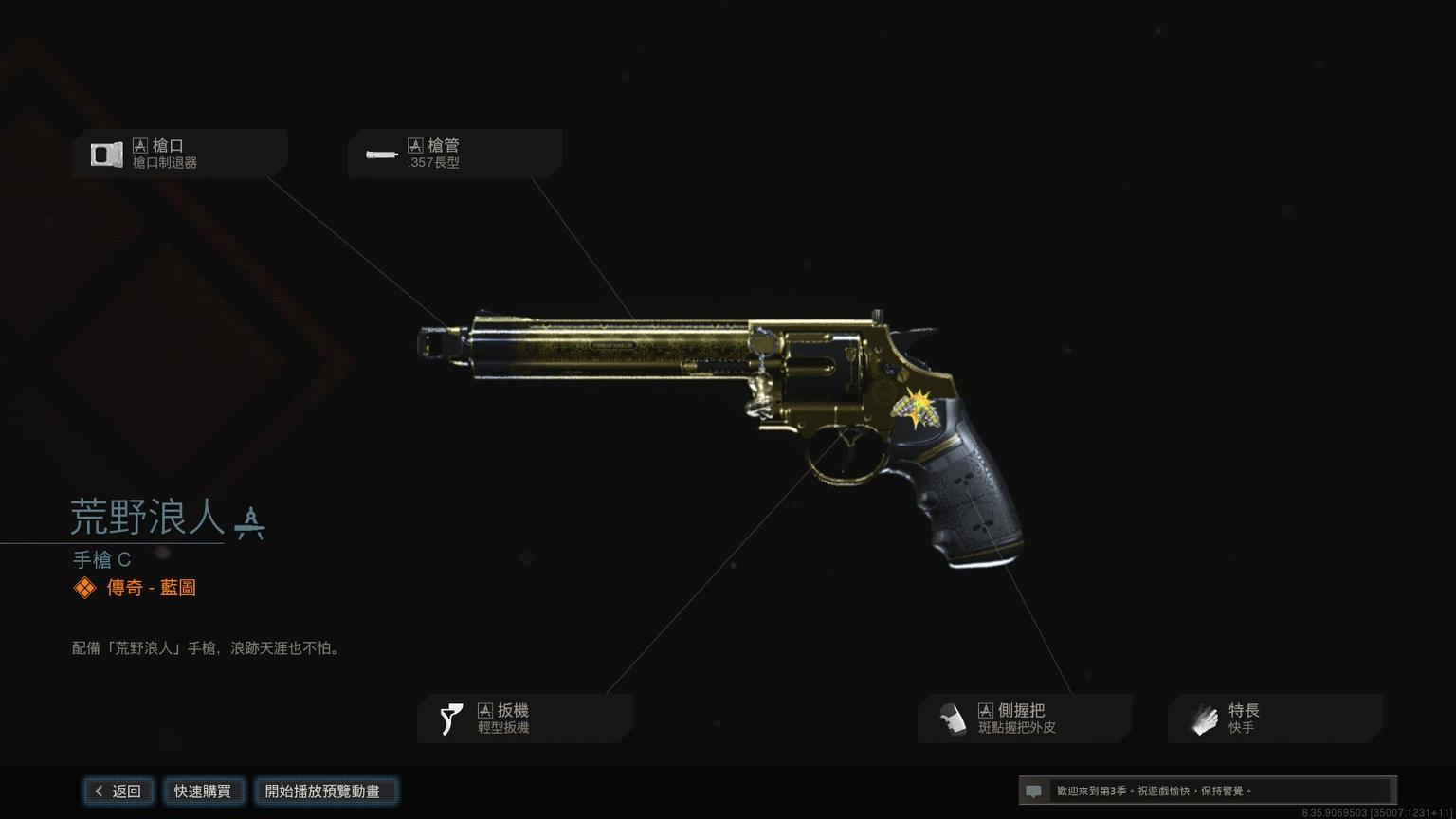
Task: Select the 槍口 muzzle attachment slot
Action: tap(179, 154)
